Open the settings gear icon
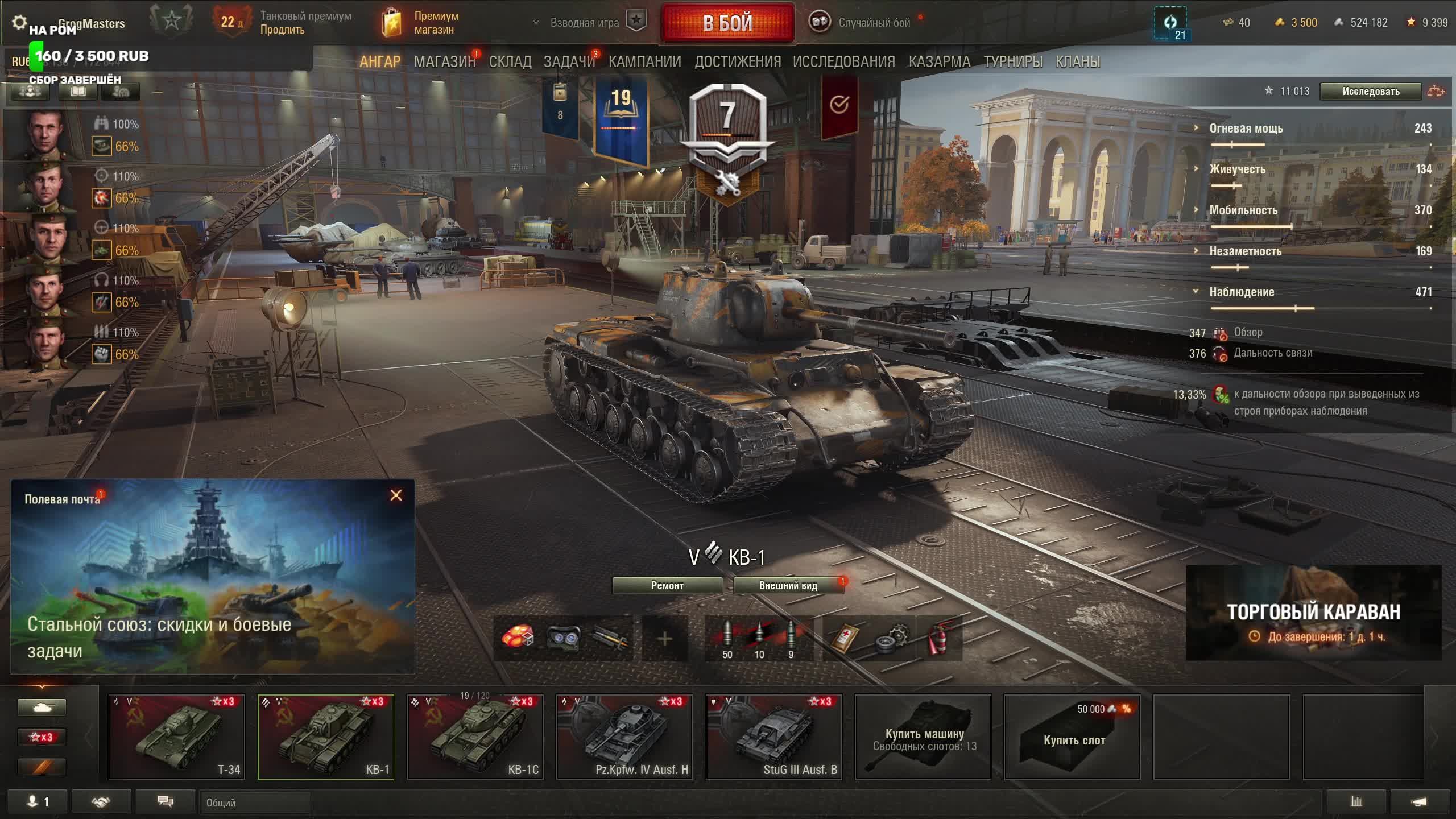This screenshot has width=1456, height=819. click(19, 22)
